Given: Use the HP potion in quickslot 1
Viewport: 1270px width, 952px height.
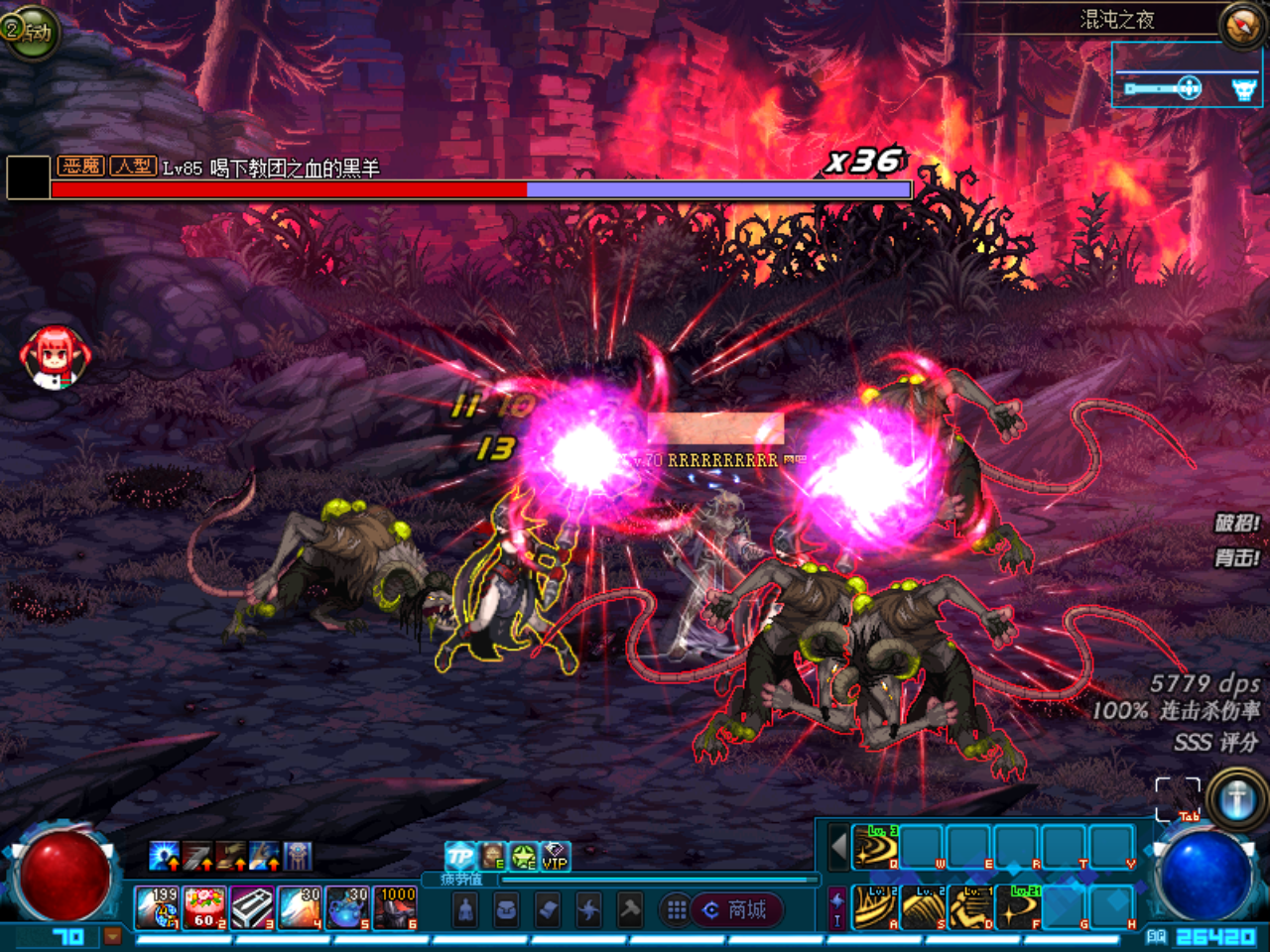Looking at the screenshot, I should point(157,905).
